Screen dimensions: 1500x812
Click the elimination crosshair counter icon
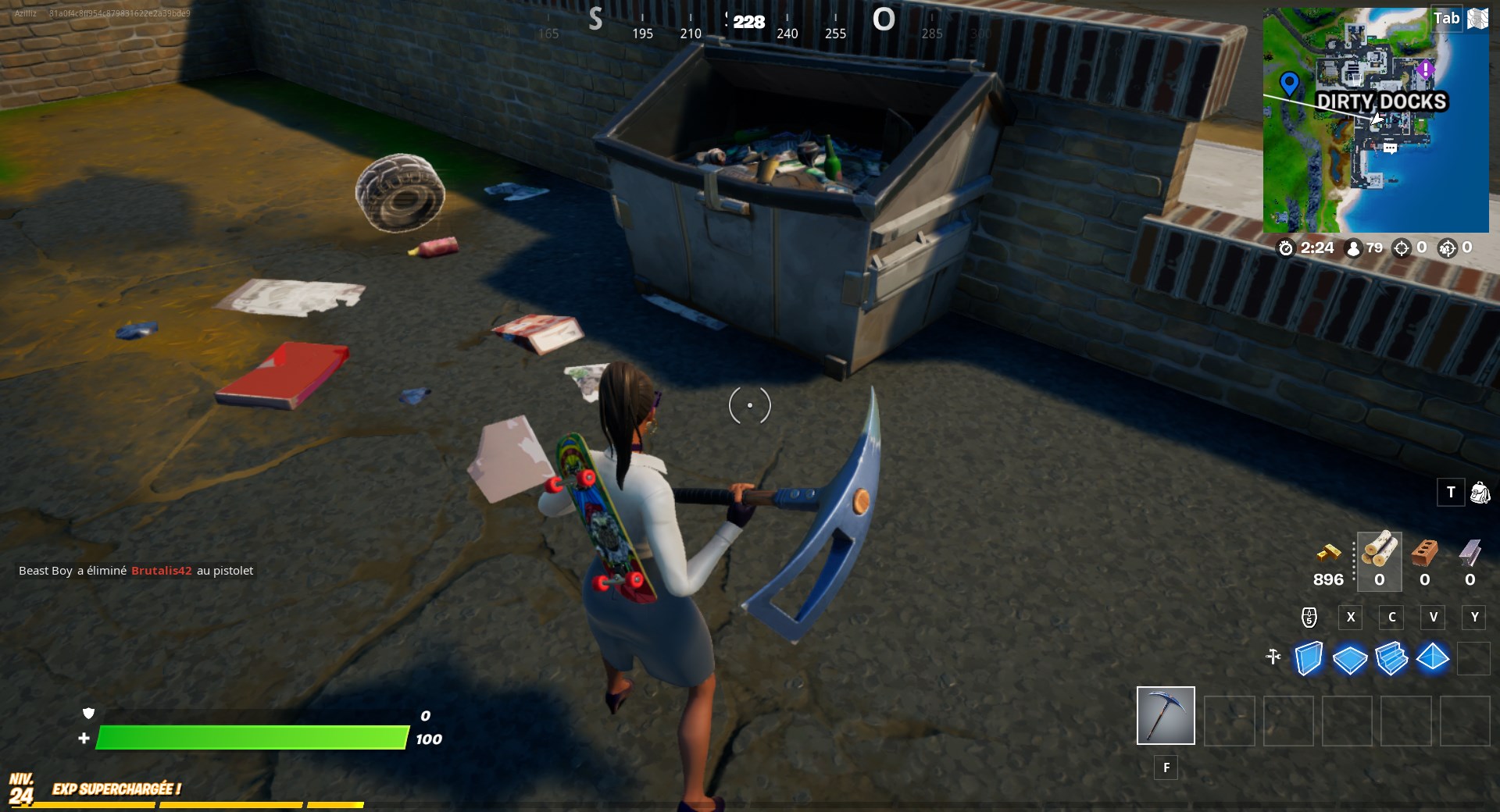pos(1401,248)
